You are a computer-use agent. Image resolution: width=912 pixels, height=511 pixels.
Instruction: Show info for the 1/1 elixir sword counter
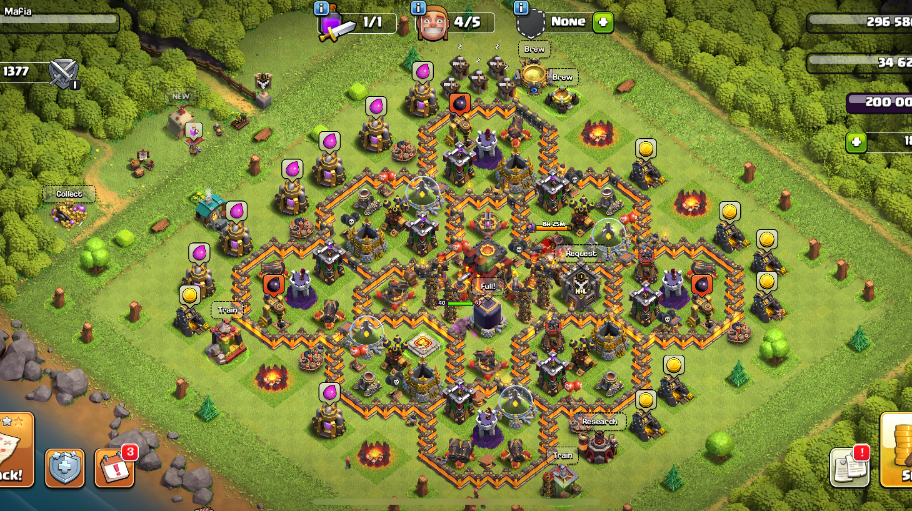pyautogui.click(x=322, y=8)
